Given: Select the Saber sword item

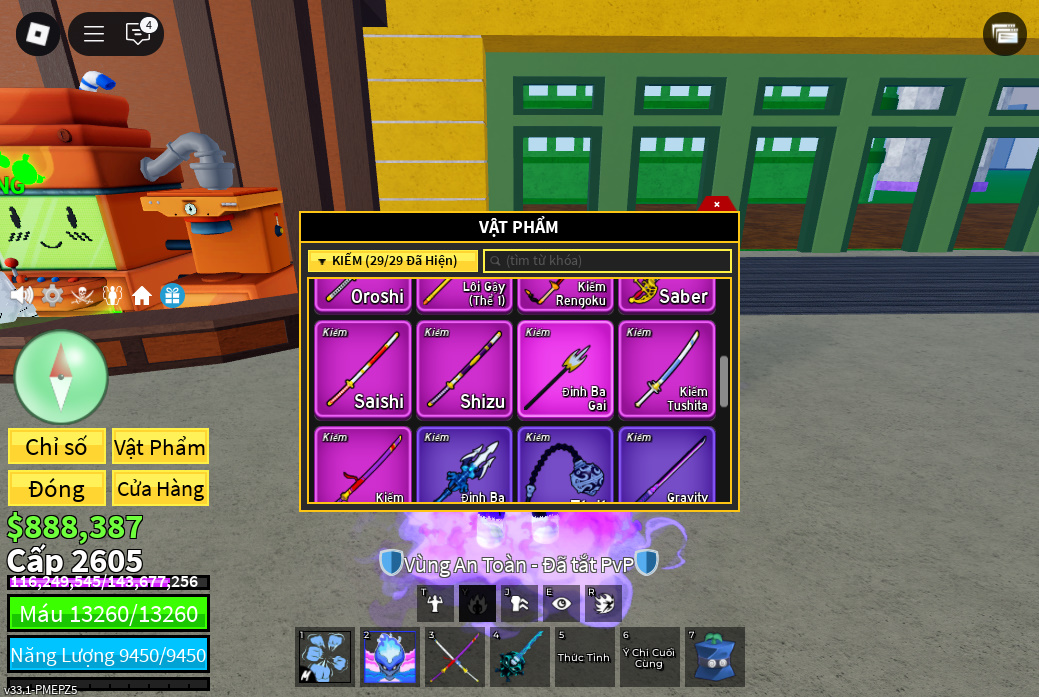Looking at the screenshot, I should click(x=667, y=294).
